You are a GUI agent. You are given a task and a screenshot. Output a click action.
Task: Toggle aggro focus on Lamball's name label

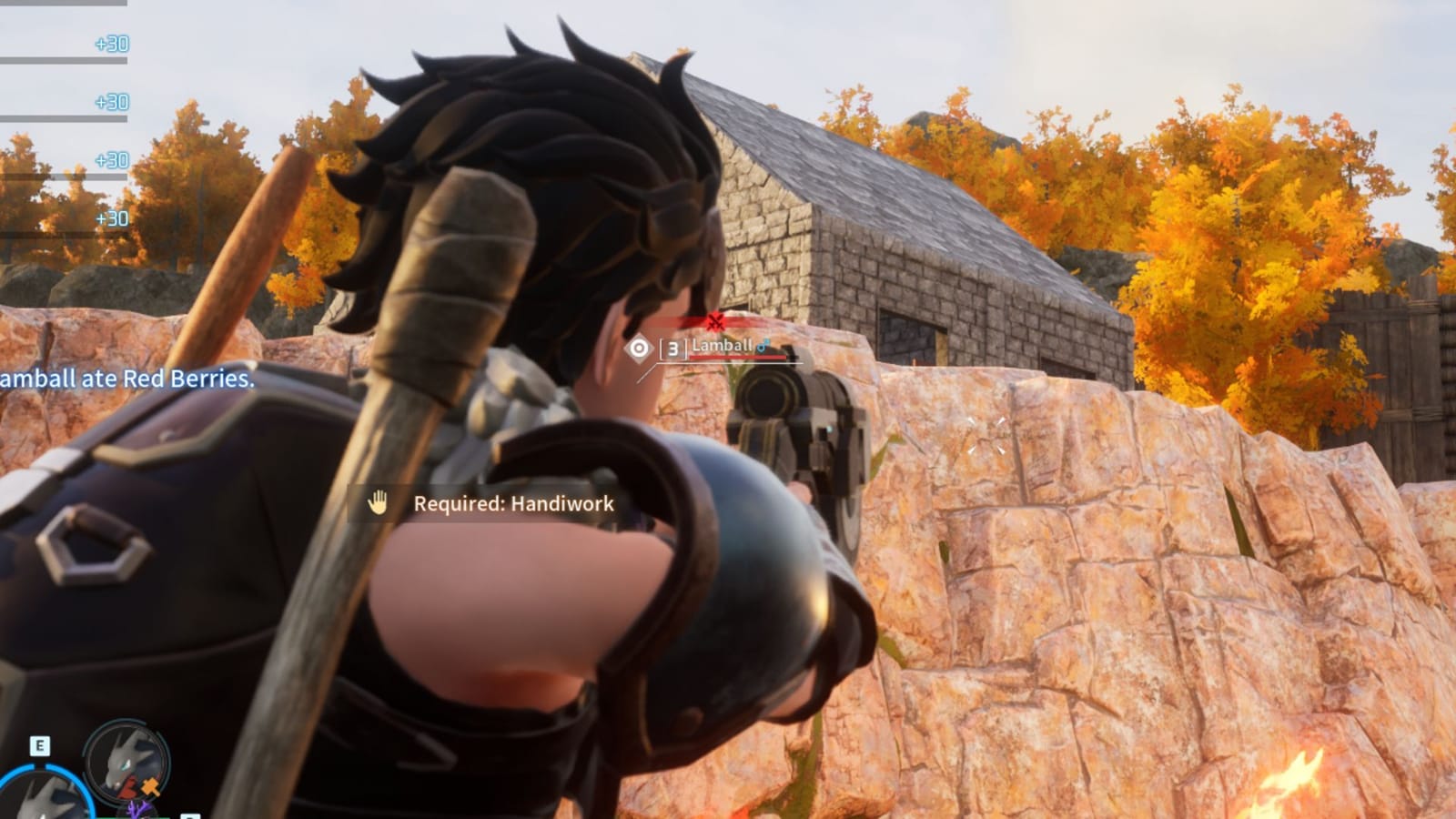pos(722,347)
